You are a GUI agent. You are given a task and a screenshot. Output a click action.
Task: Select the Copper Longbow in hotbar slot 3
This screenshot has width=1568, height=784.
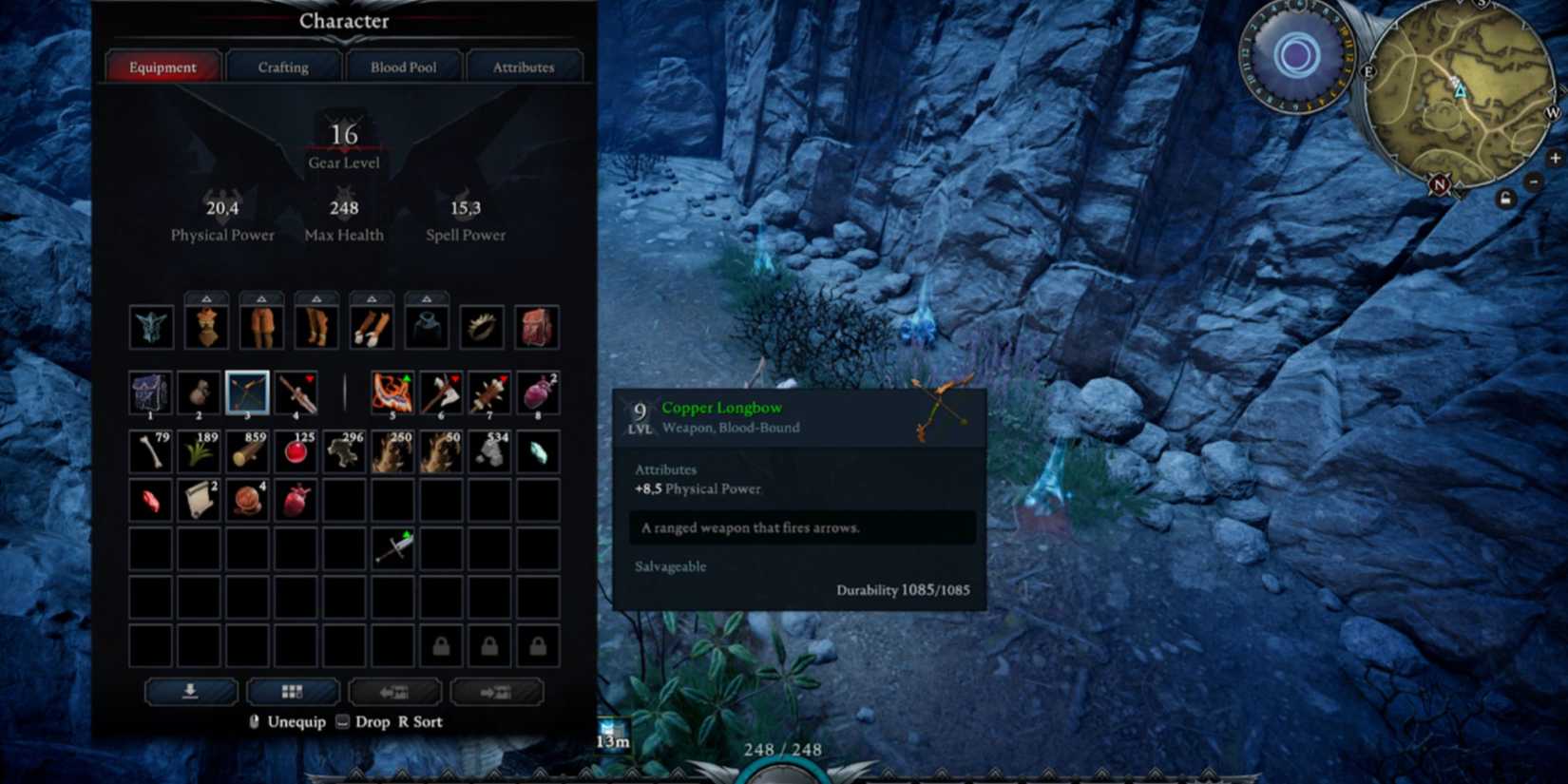pos(246,393)
